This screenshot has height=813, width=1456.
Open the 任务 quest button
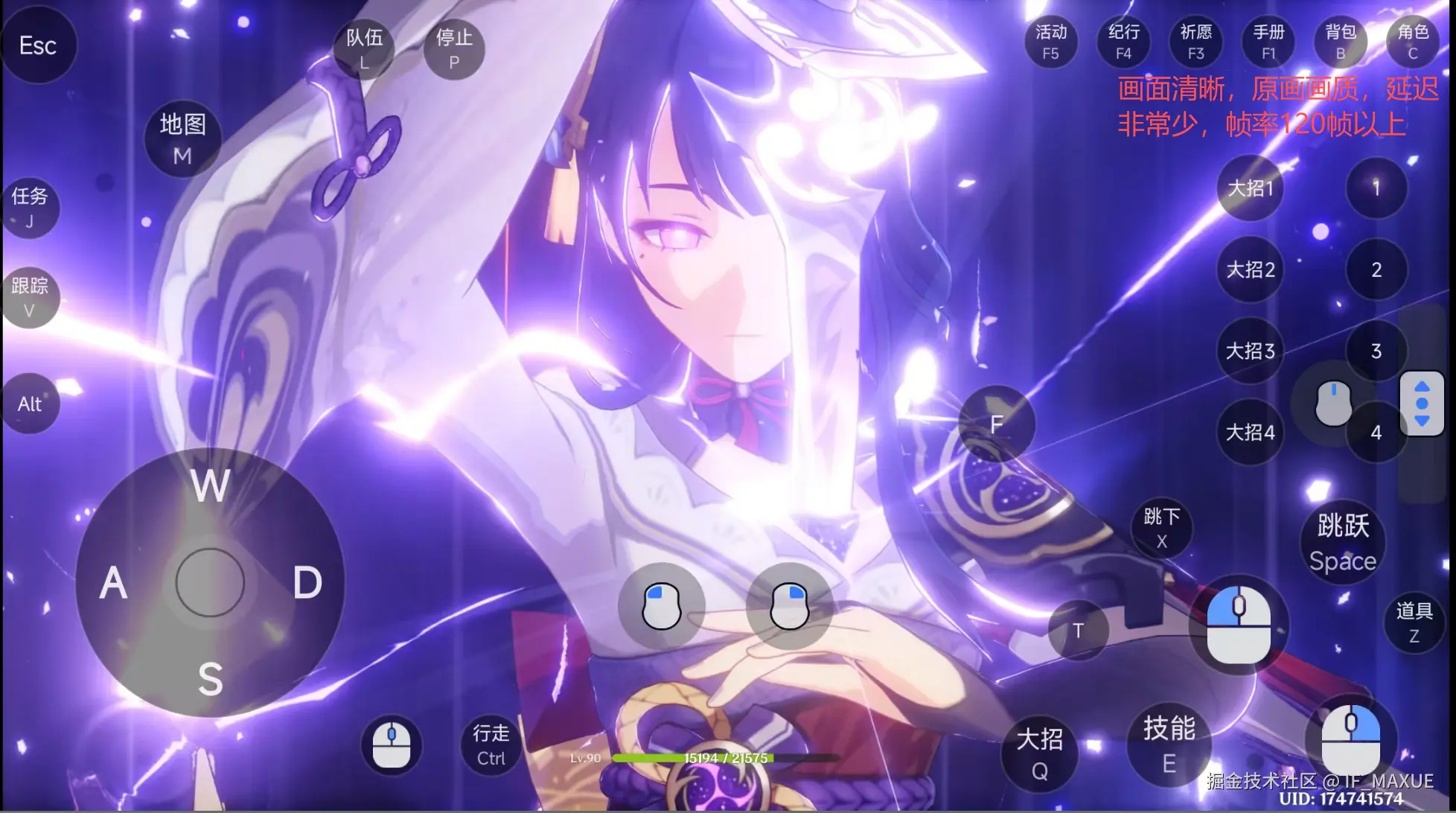30,207
